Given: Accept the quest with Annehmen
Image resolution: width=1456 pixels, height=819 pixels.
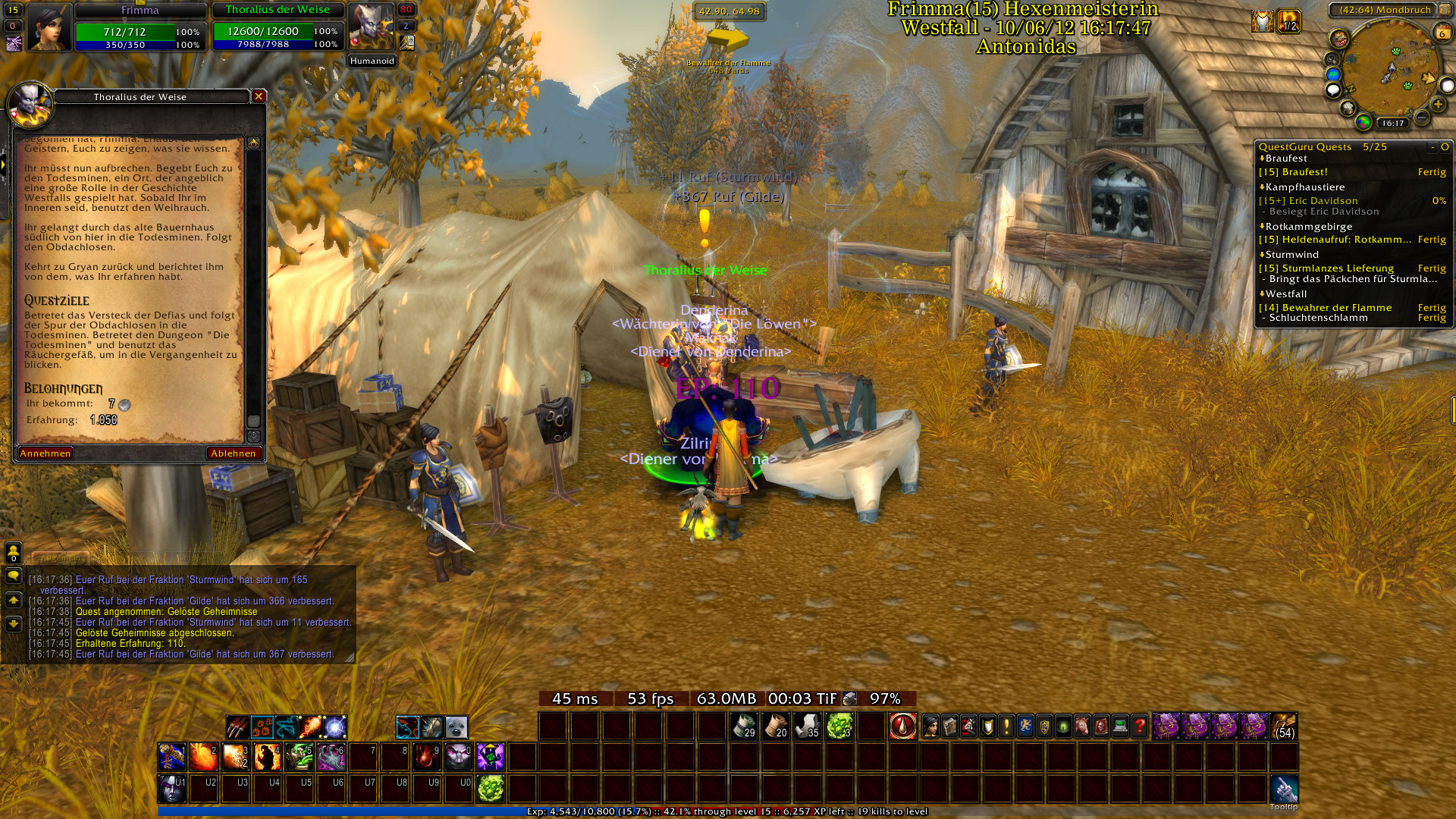Looking at the screenshot, I should pos(45,453).
